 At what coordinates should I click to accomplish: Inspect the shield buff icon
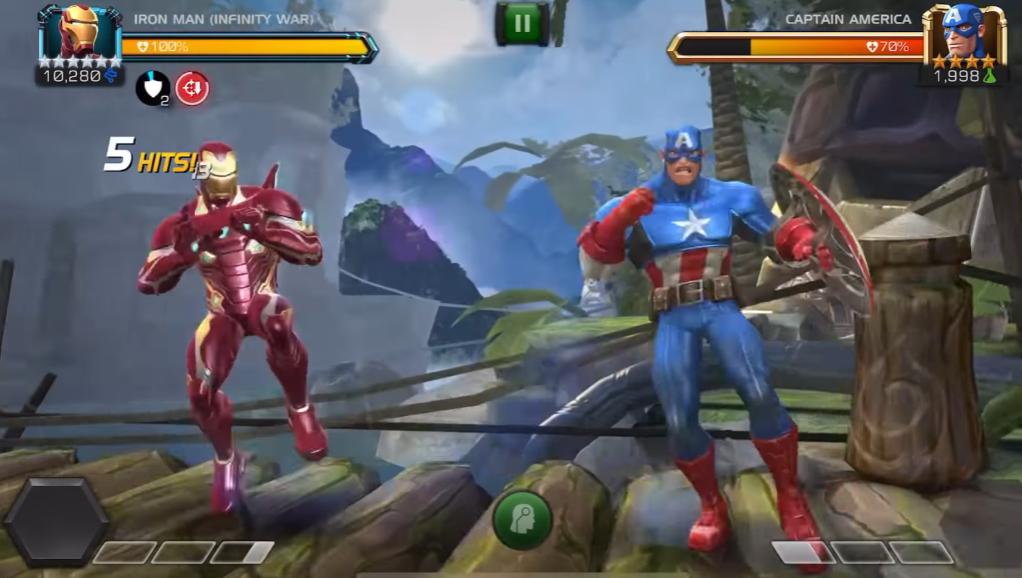[x=151, y=88]
